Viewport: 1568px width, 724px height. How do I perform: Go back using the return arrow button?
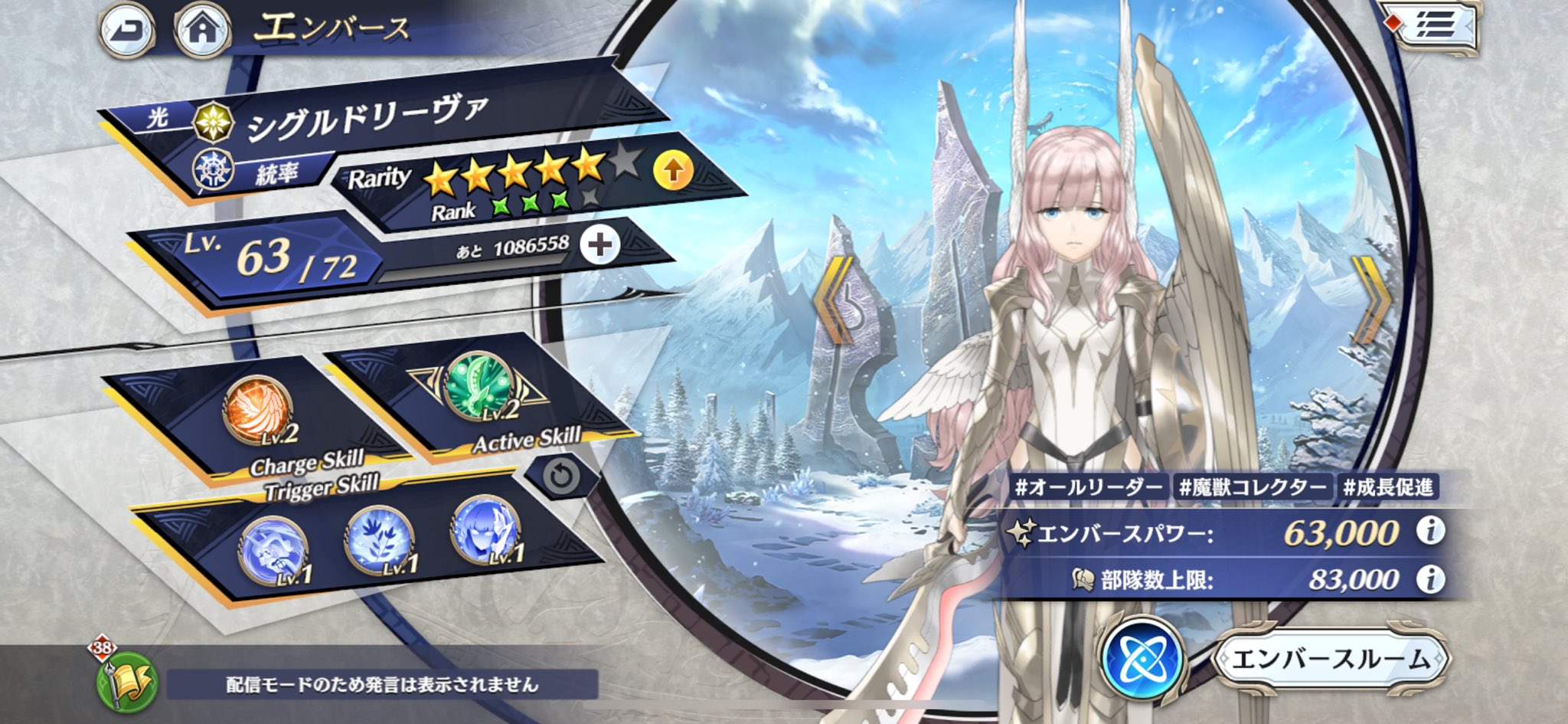[x=126, y=30]
